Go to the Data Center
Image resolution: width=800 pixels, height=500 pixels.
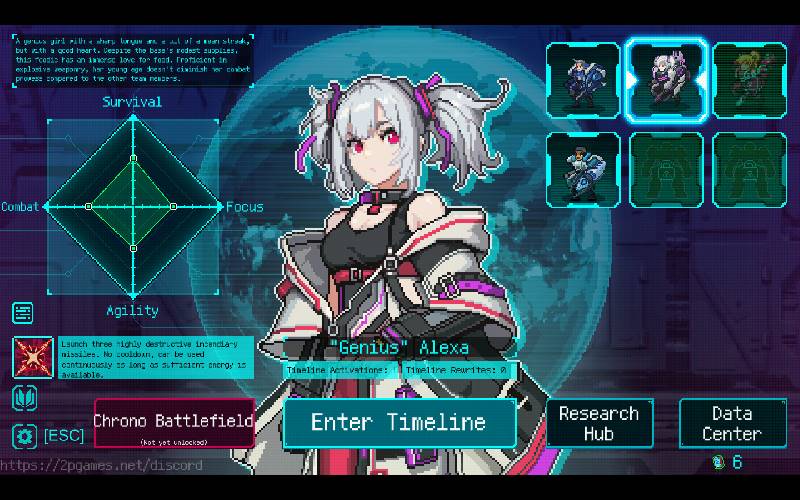[x=732, y=423]
